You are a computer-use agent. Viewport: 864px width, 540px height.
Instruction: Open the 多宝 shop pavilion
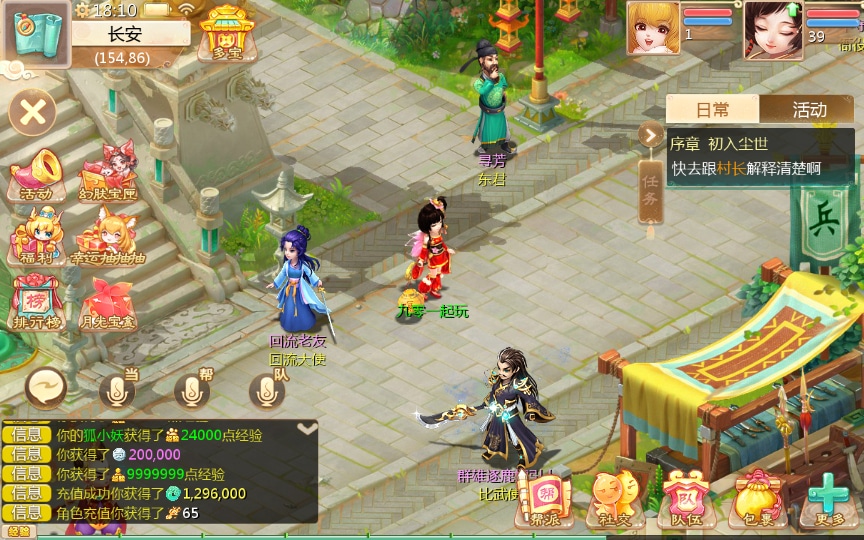[226, 33]
